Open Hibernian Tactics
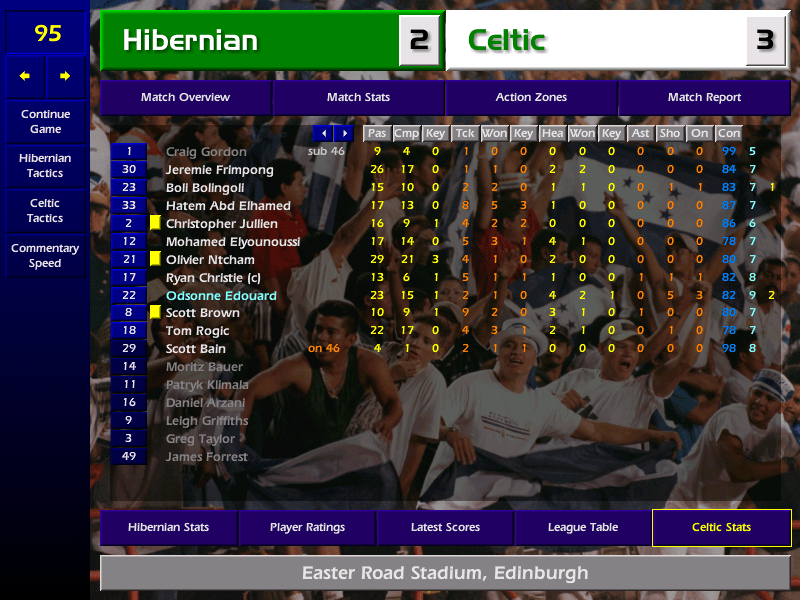Screen dimensions: 800x600 tap(45, 166)
